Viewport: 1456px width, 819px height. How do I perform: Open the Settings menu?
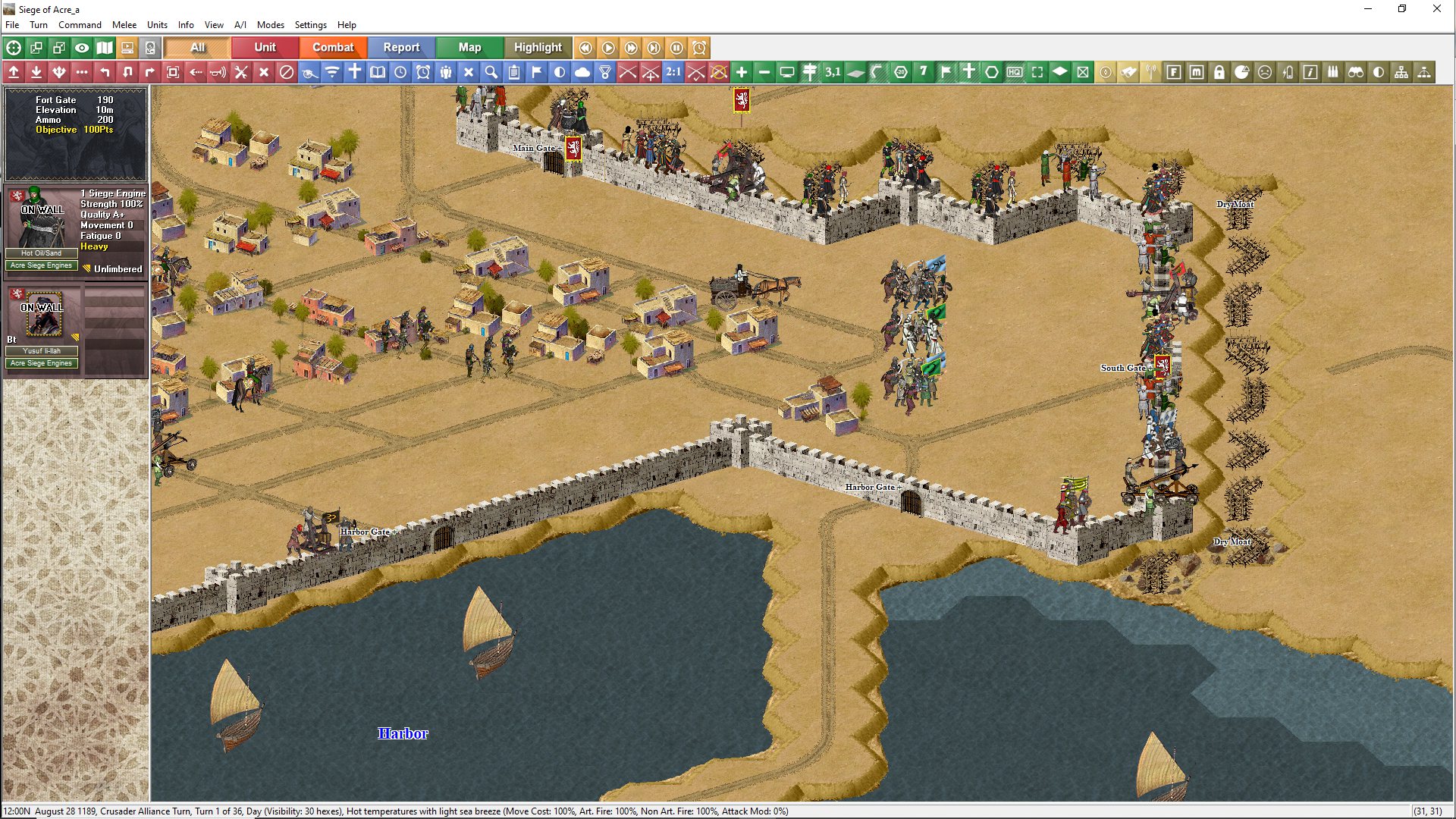point(310,25)
